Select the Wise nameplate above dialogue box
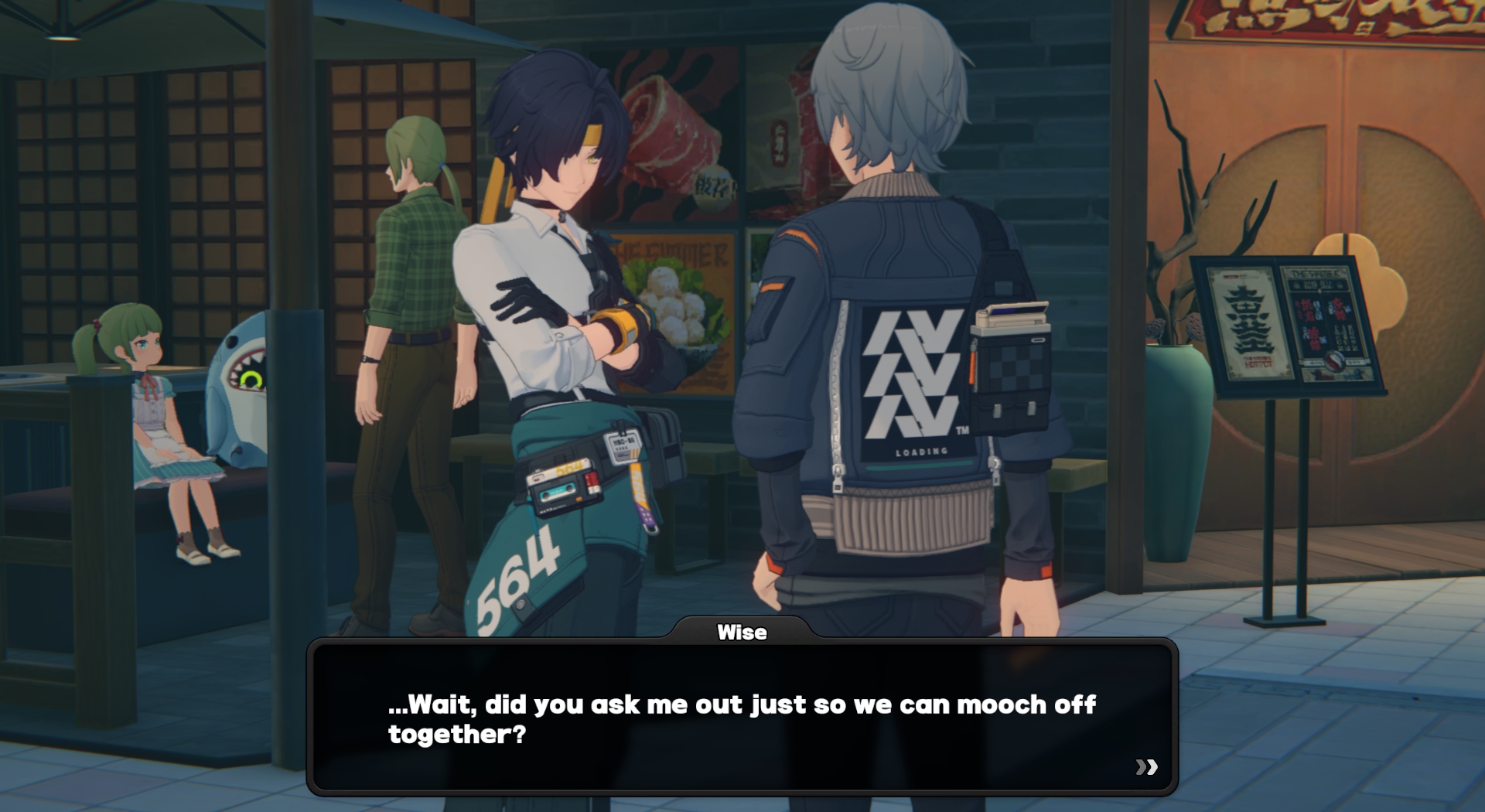 (x=742, y=632)
